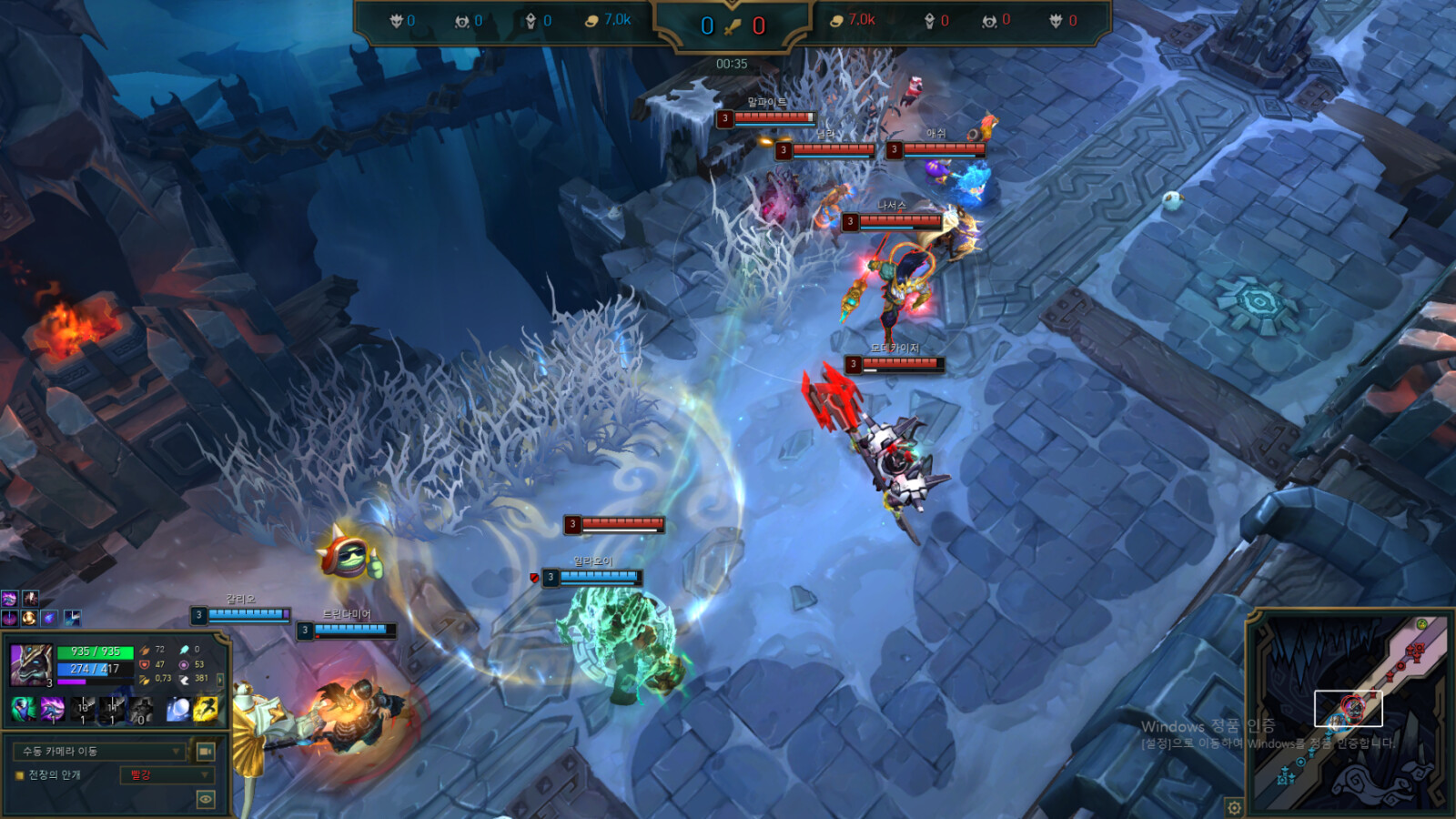Click the video camera button
Screen dimensions: 1456x819
[x=206, y=751]
